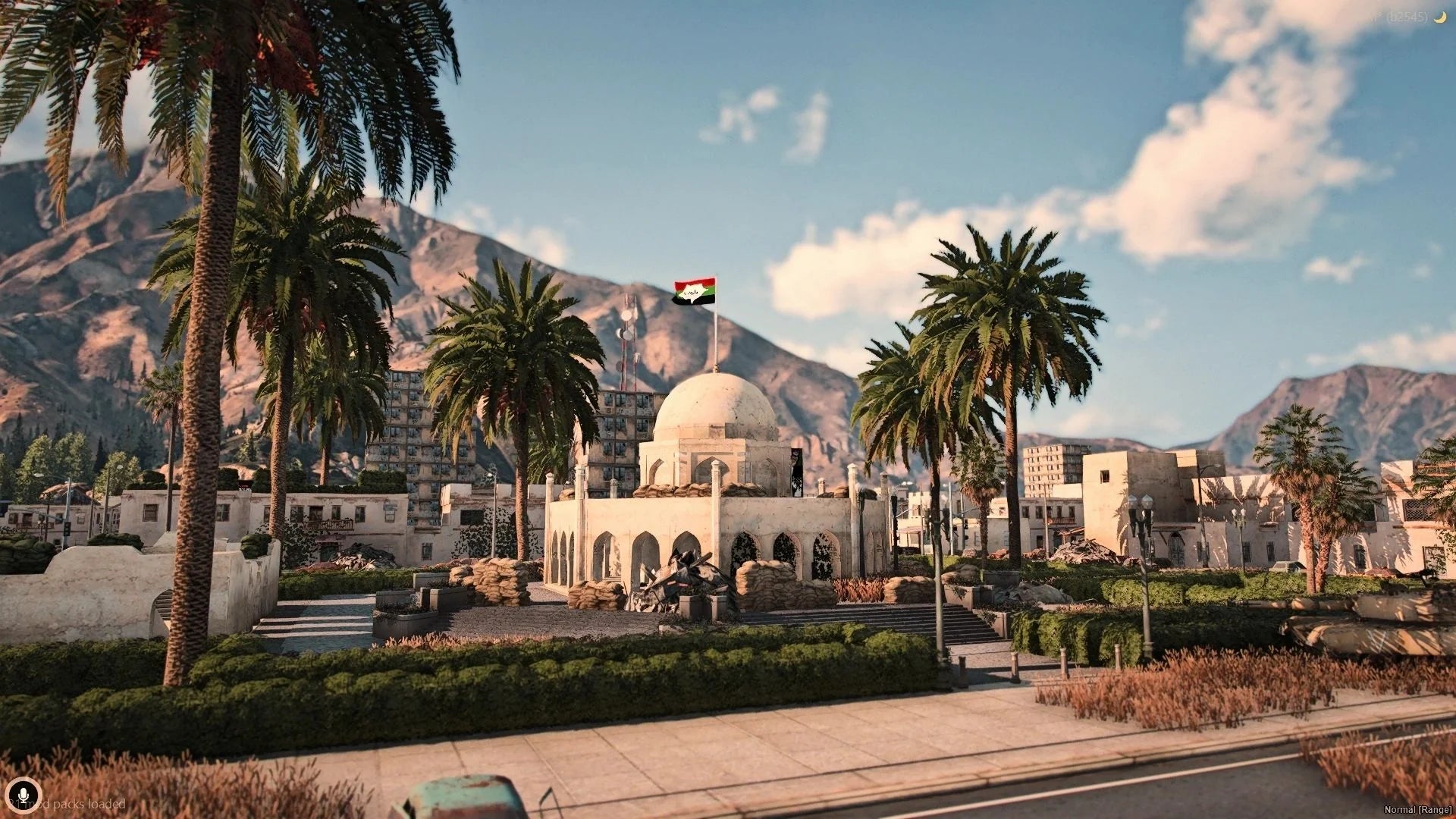Select the Normal [Range] voice indicator
Image resolution: width=1456 pixels, height=819 pixels.
[1417, 810]
